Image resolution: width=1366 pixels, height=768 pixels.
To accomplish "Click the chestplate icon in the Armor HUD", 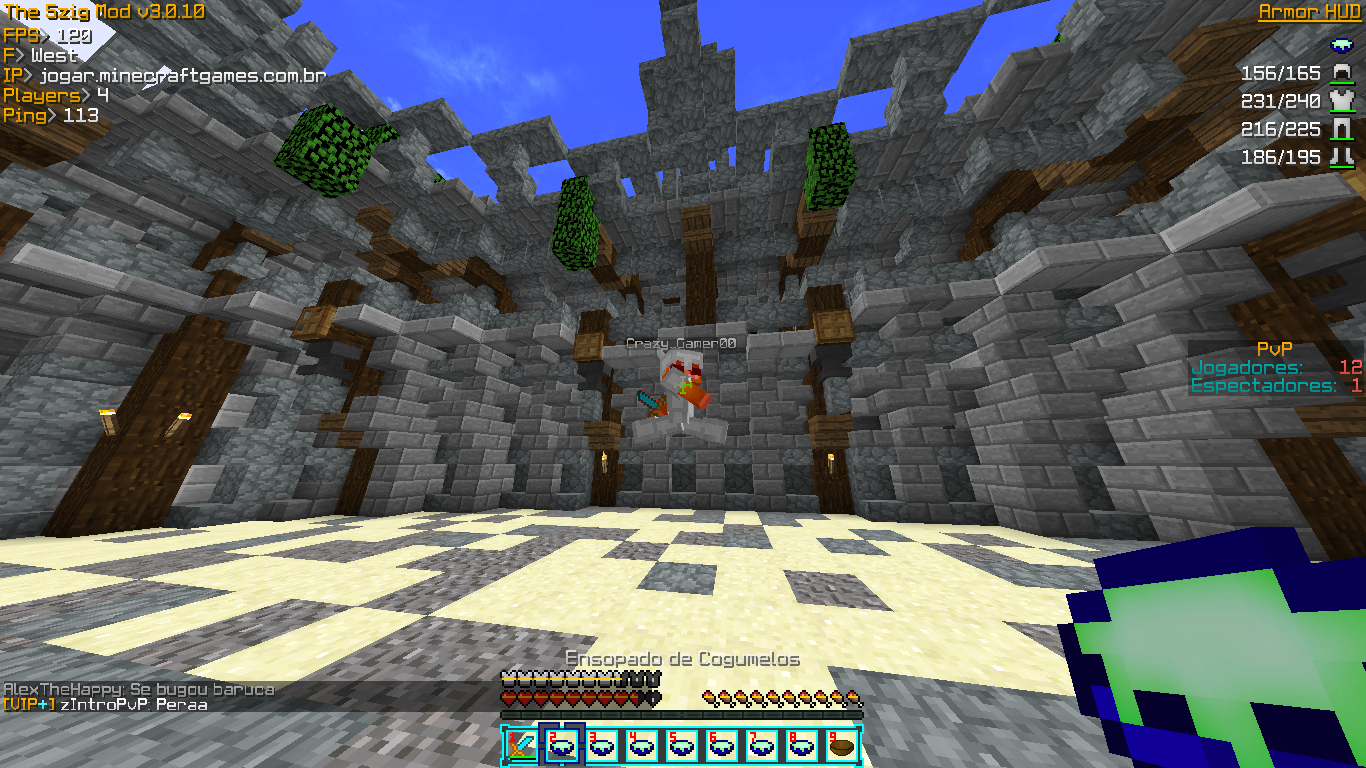I will pyautogui.click(x=1341, y=101).
